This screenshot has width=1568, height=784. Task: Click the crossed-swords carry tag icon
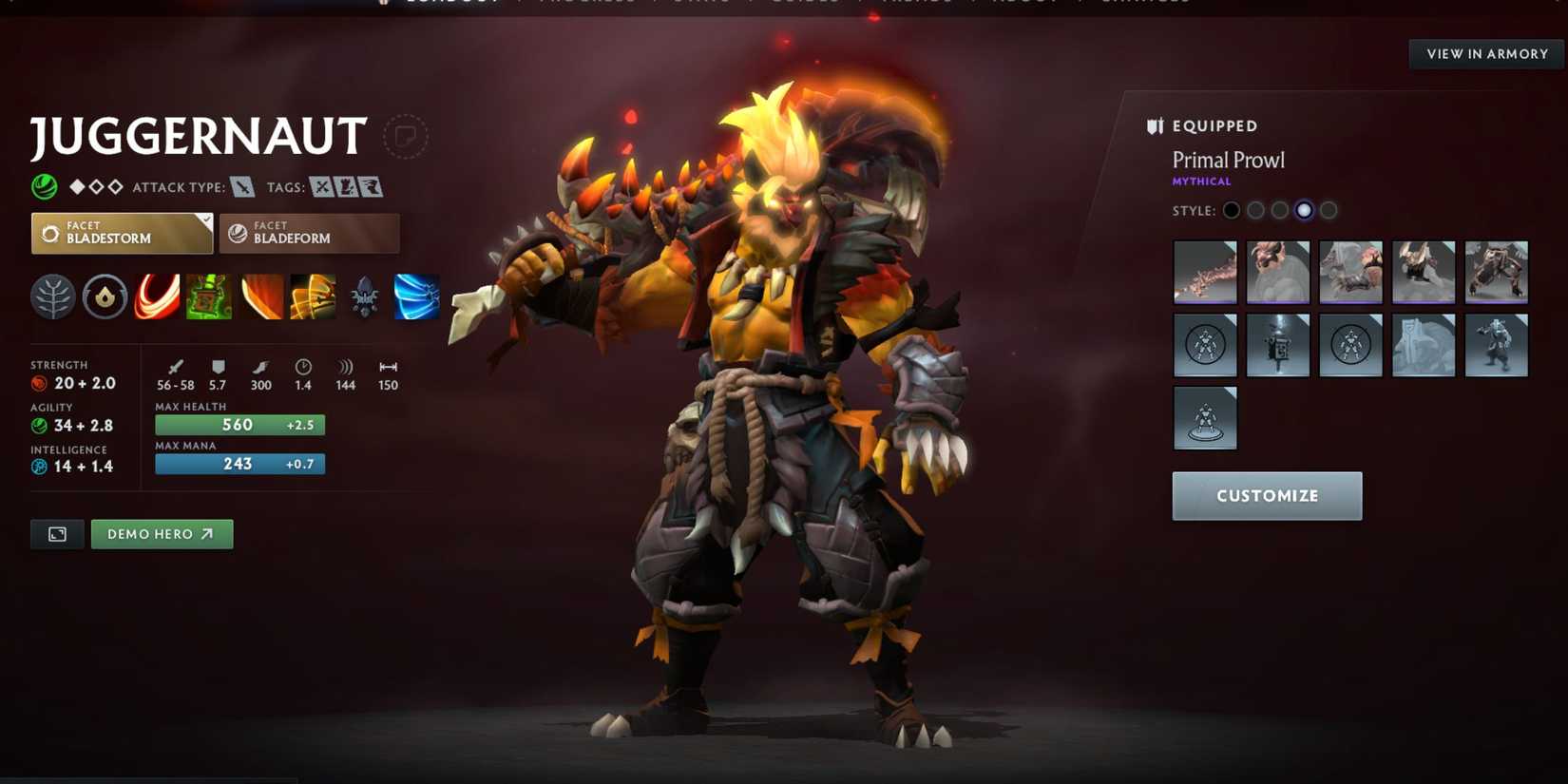323,186
